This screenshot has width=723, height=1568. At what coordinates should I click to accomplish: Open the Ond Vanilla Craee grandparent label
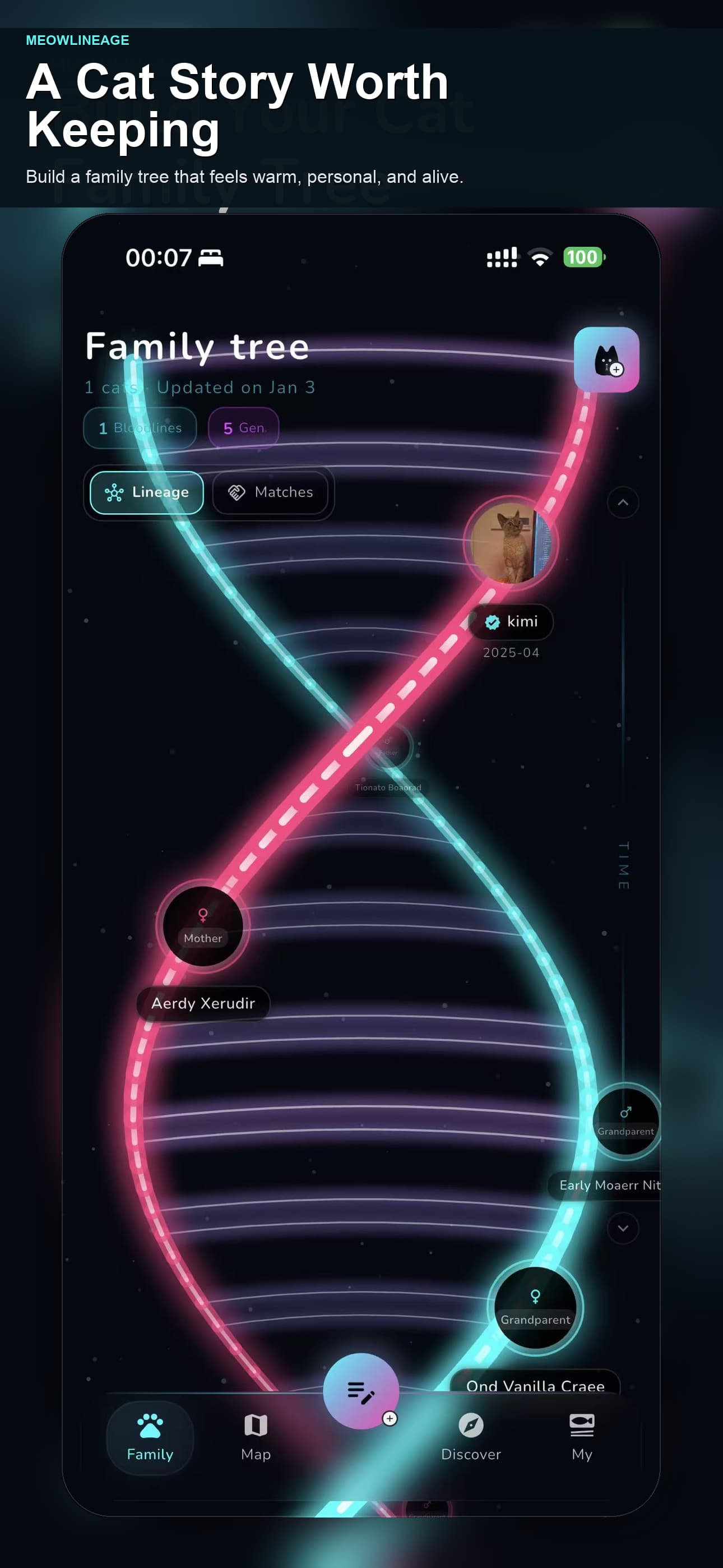coord(536,1386)
